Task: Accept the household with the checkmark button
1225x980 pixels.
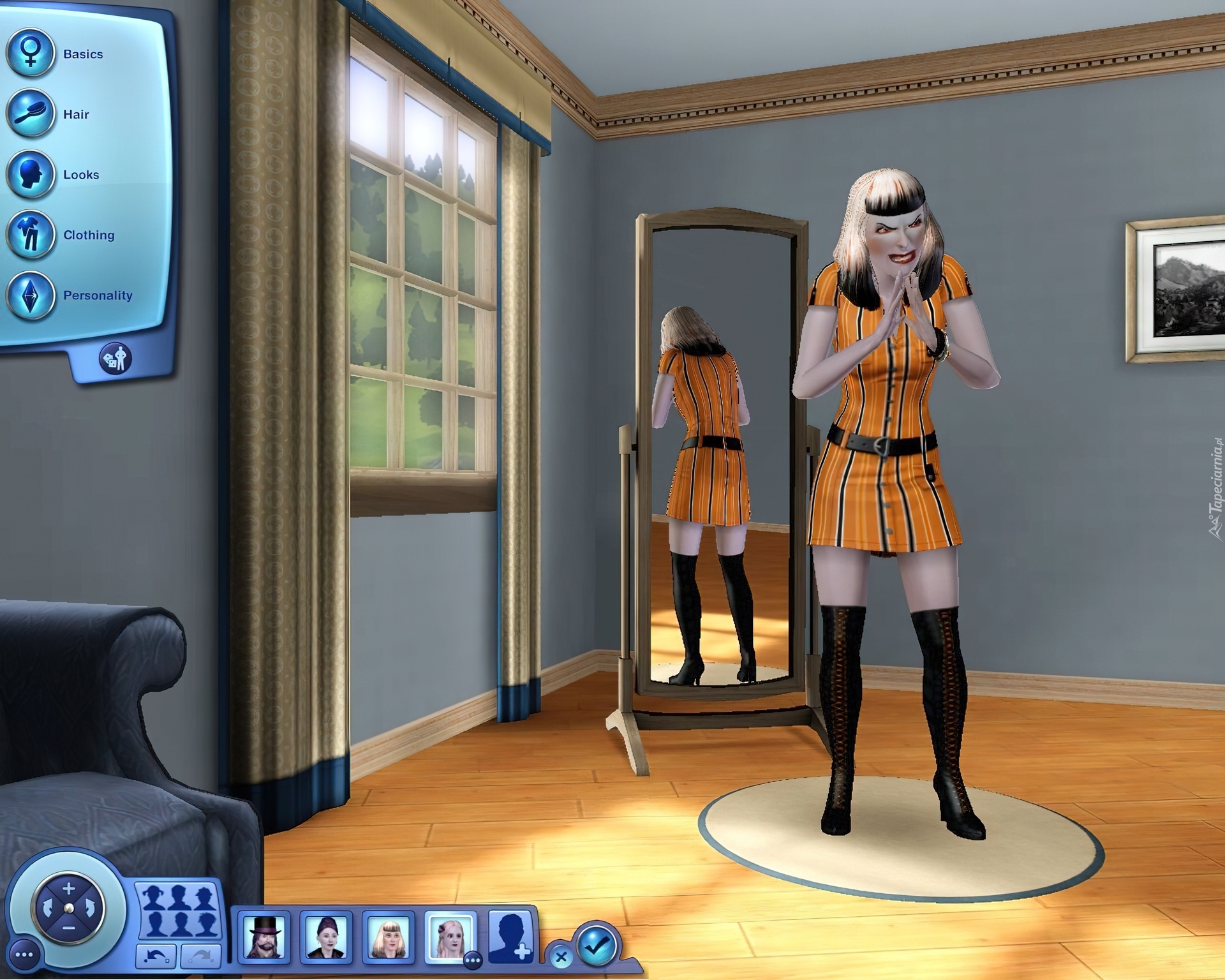Action: [597, 946]
